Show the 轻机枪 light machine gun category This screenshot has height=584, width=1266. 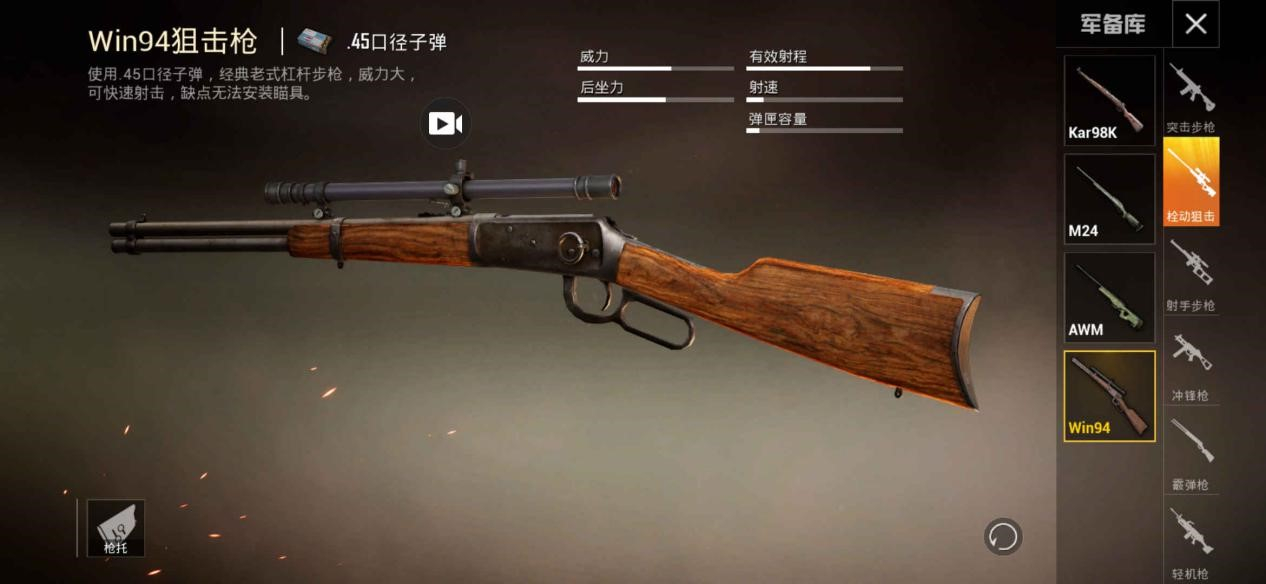[x=1191, y=541]
